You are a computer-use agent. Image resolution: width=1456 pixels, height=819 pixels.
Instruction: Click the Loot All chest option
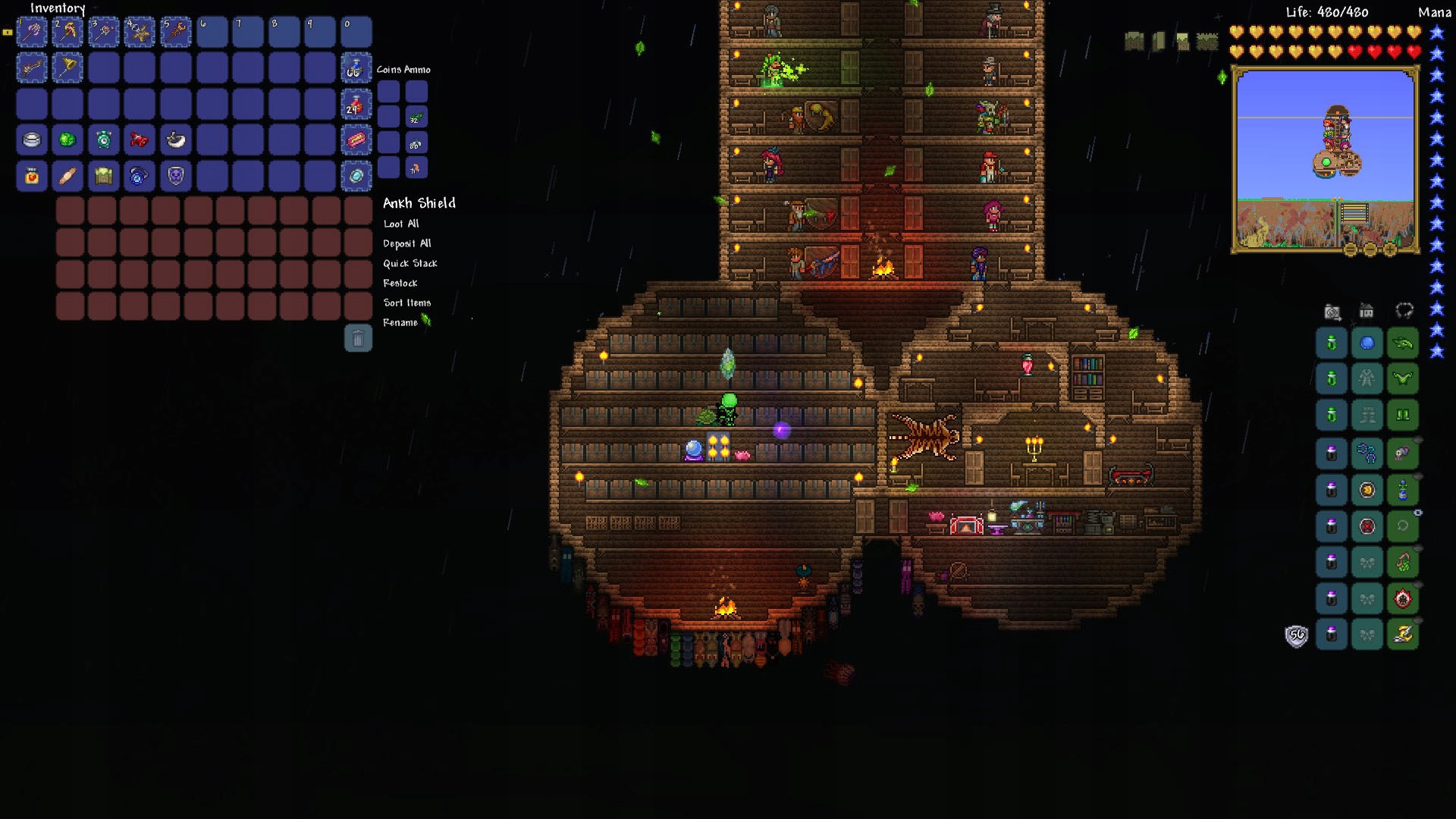tap(400, 224)
